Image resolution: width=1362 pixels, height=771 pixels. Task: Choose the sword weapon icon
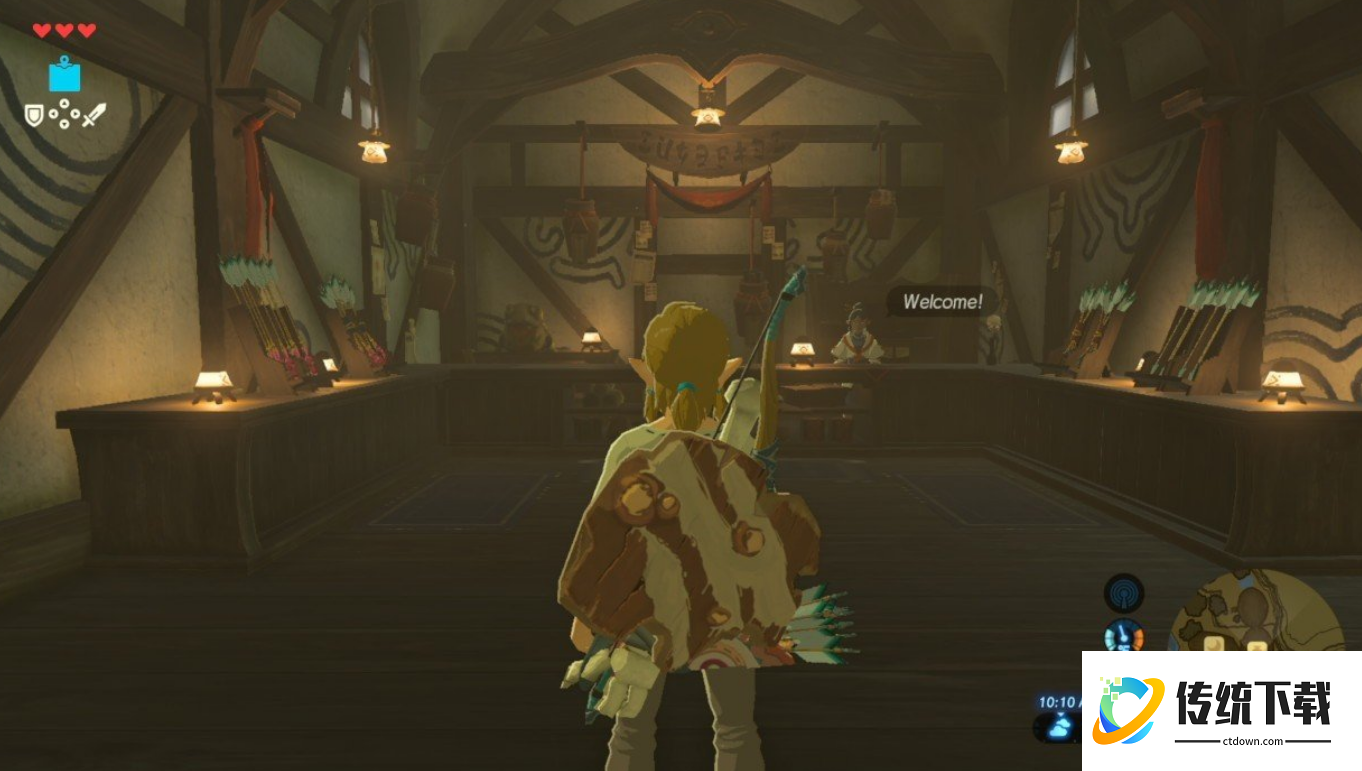pyautogui.click(x=93, y=116)
